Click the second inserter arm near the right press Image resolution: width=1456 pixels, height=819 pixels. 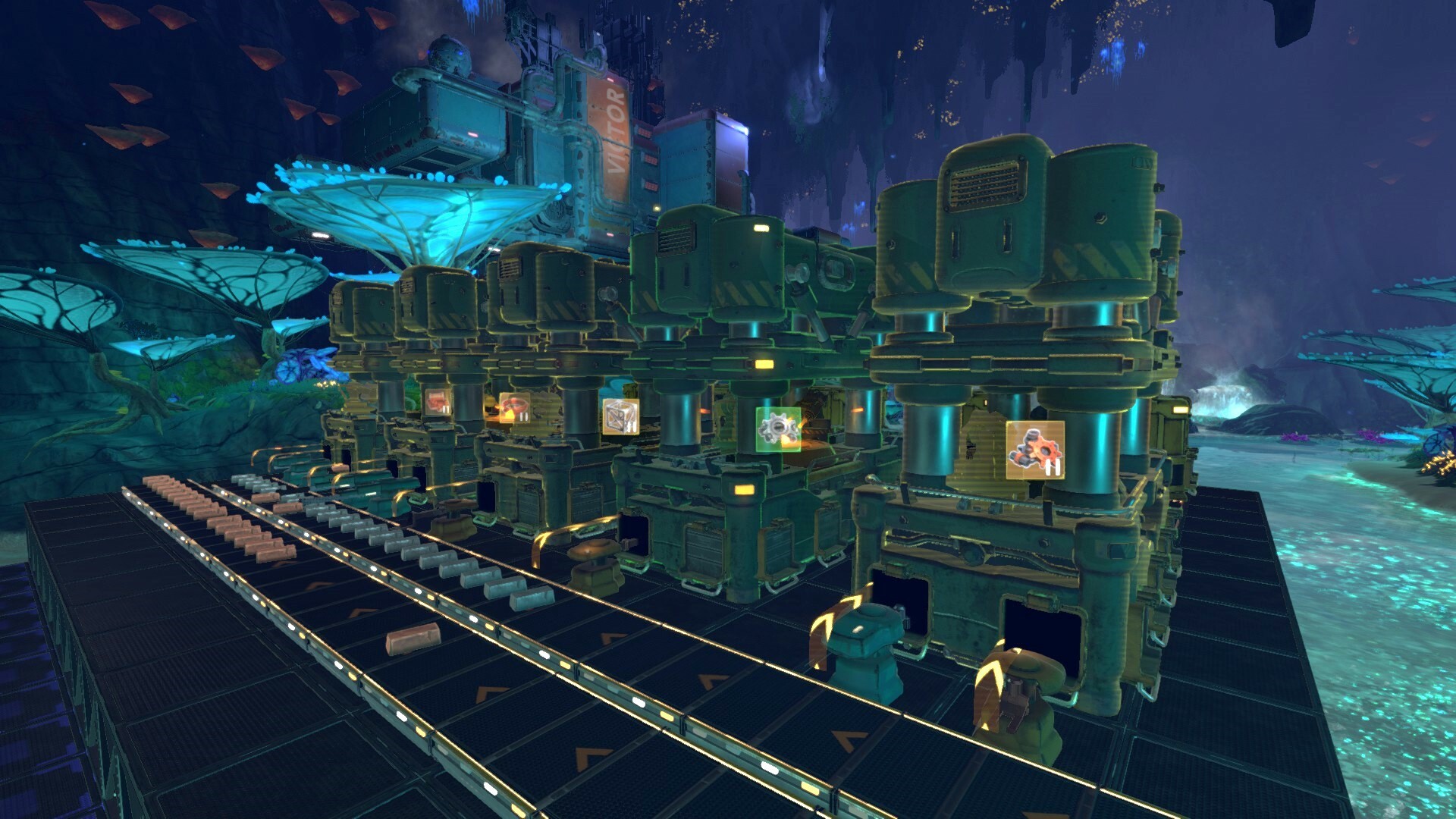[x=1020, y=705]
